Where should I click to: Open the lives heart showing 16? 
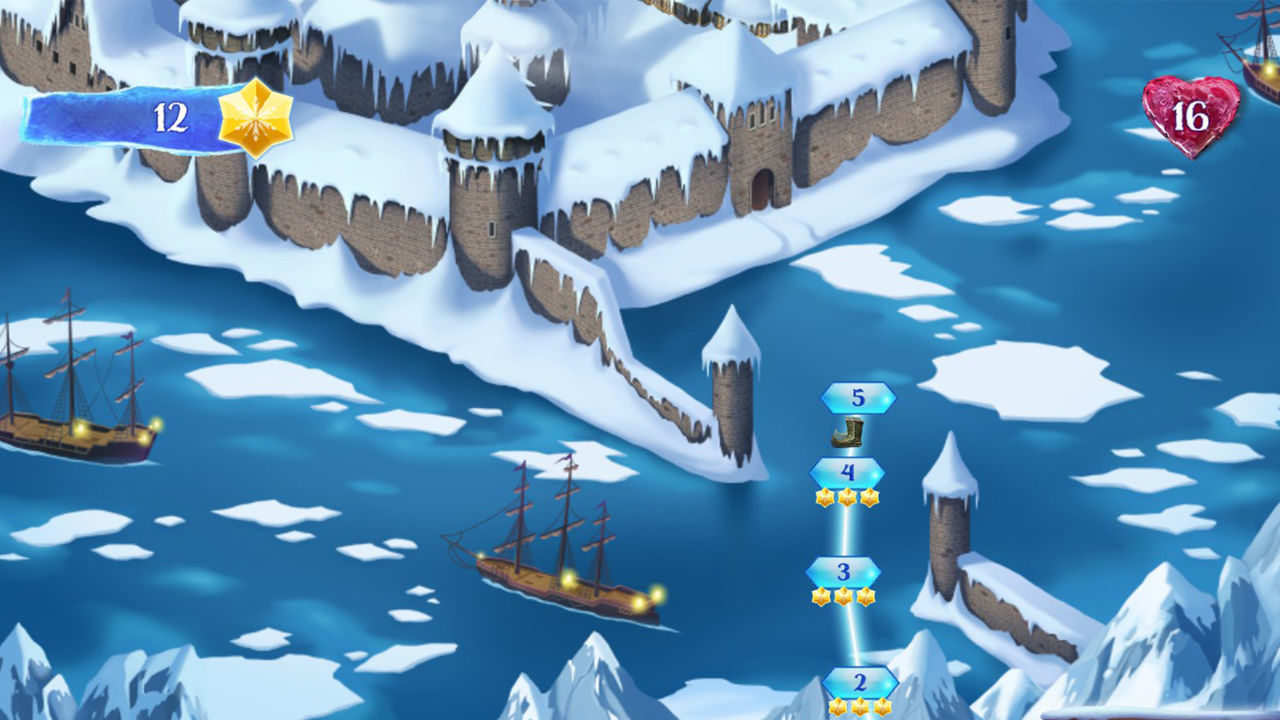coord(1190,114)
